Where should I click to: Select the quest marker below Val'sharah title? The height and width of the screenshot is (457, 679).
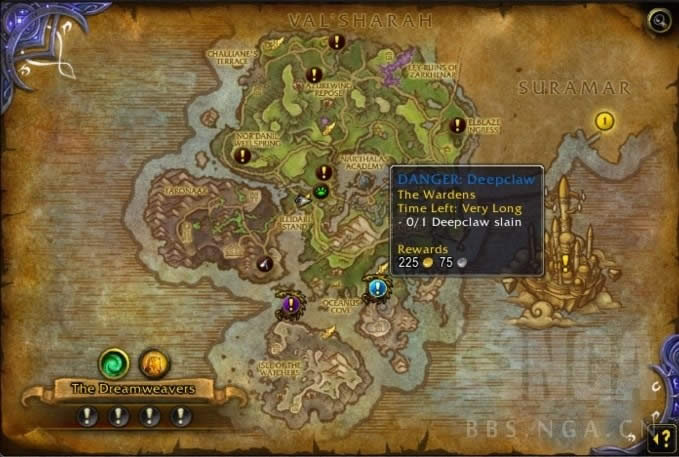tap(336, 42)
